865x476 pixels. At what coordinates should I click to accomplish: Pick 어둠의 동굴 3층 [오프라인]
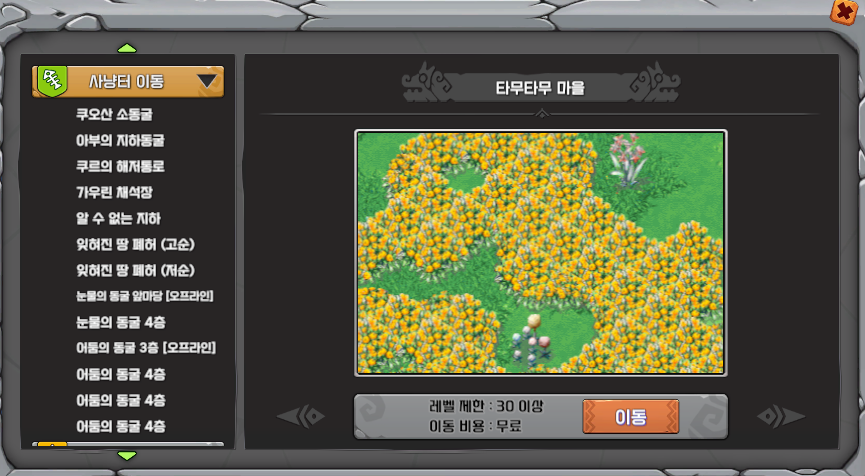click(146, 348)
